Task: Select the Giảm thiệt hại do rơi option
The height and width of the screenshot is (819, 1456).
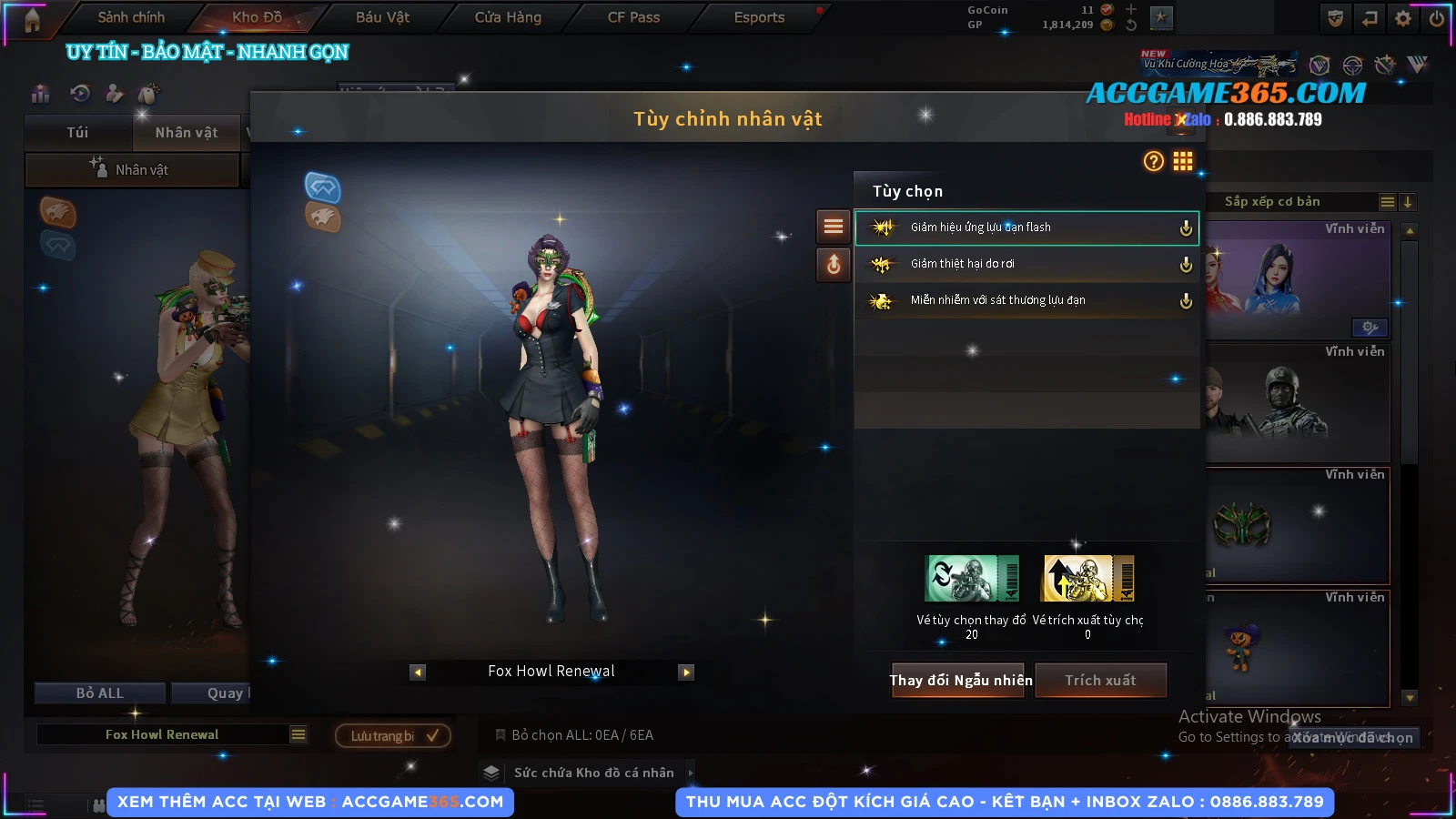Action: [x=1026, y=264]
